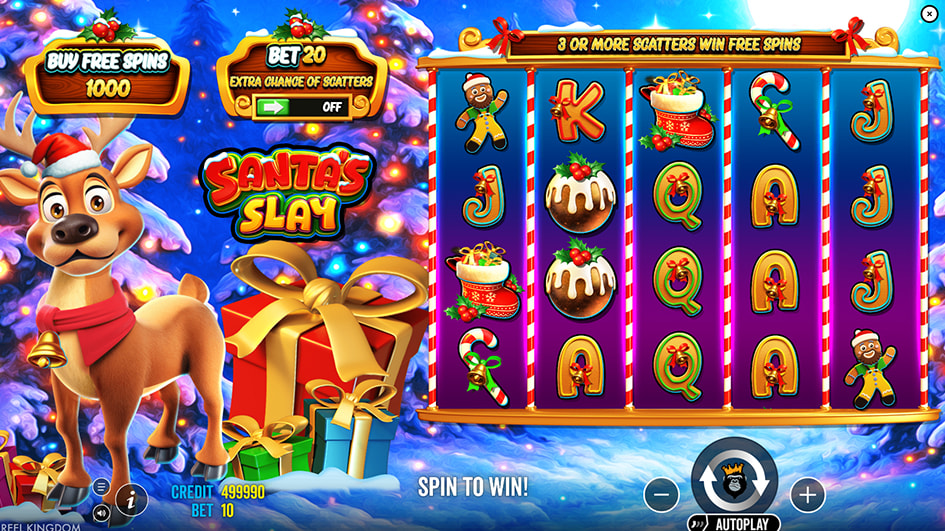Image resolution: width=945 pixels, height=531 pixels.
Task: Close the game with the X button
Action: [929, 12]
